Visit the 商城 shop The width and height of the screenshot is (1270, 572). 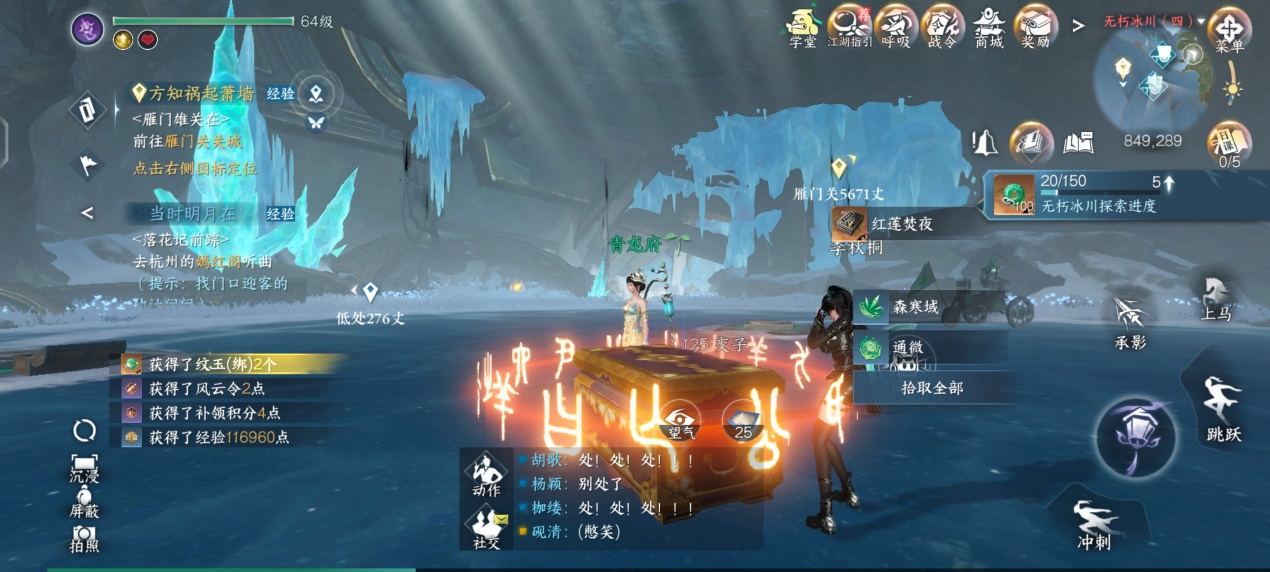pyautogui.click(x=989, y=26)
